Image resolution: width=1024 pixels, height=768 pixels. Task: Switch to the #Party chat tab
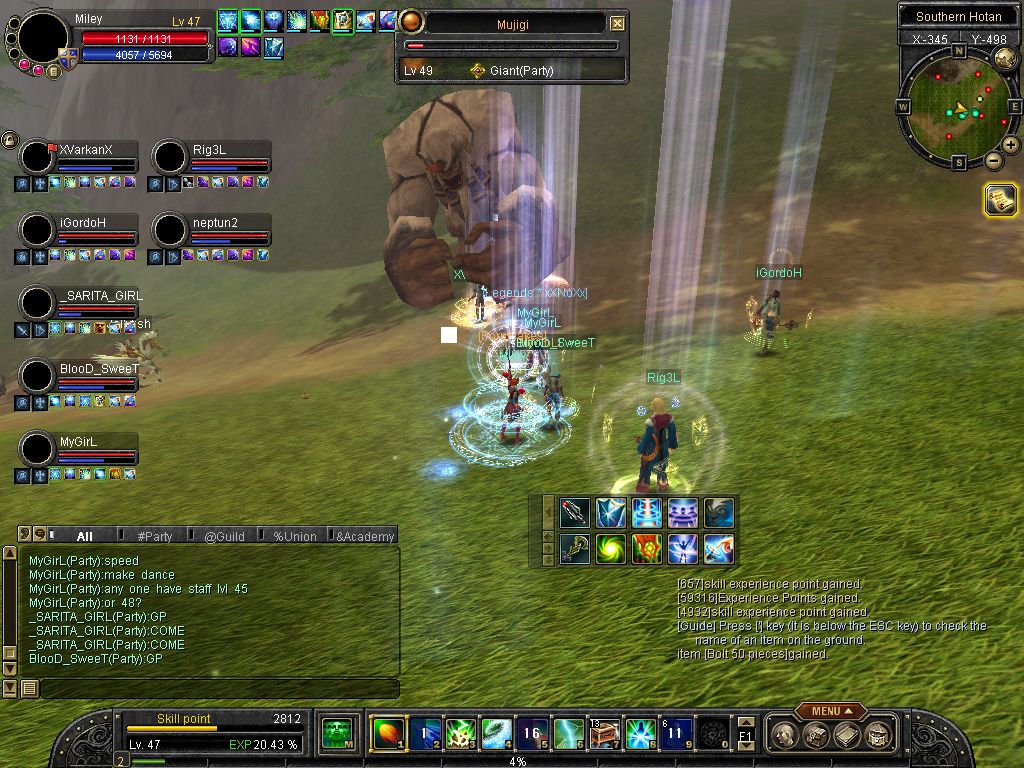(155, 536)
